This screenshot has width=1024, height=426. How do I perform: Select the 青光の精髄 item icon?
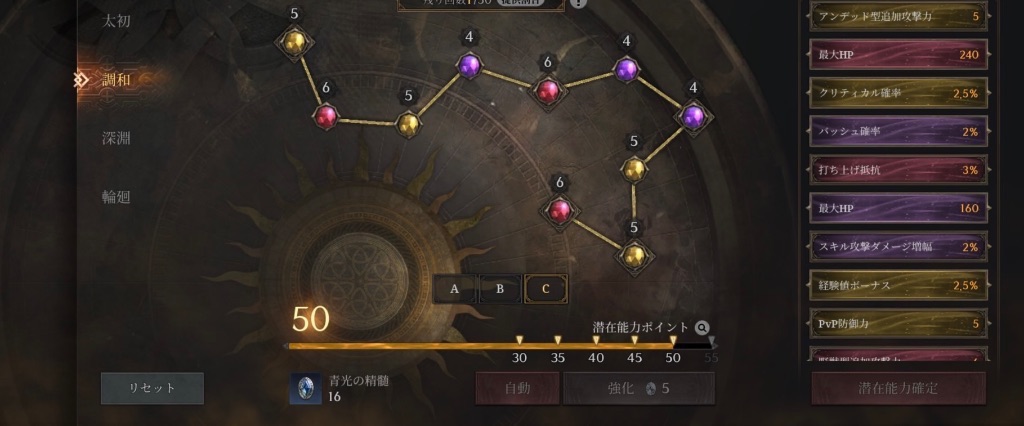pyautogui.click(x=305, y=389)
